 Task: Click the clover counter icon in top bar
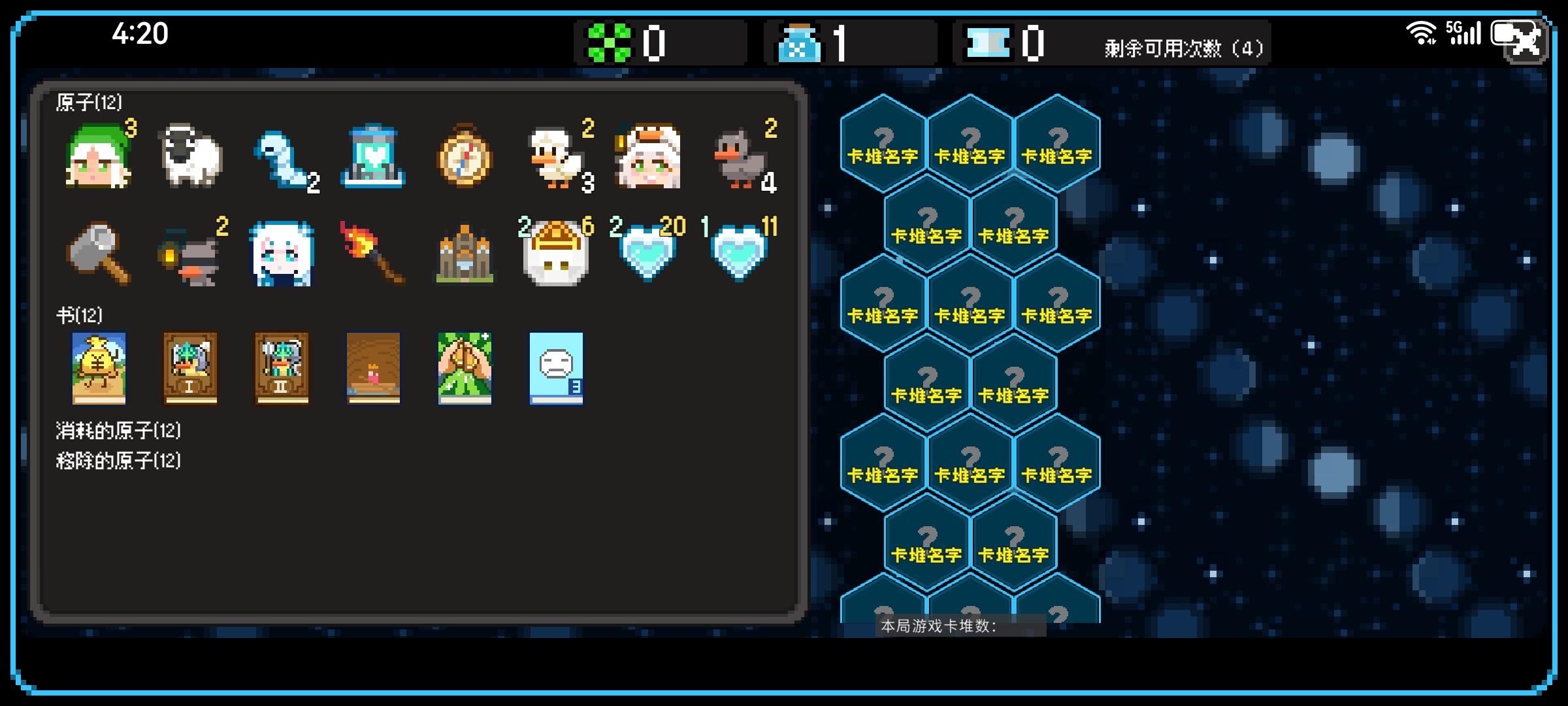point(608,42)
